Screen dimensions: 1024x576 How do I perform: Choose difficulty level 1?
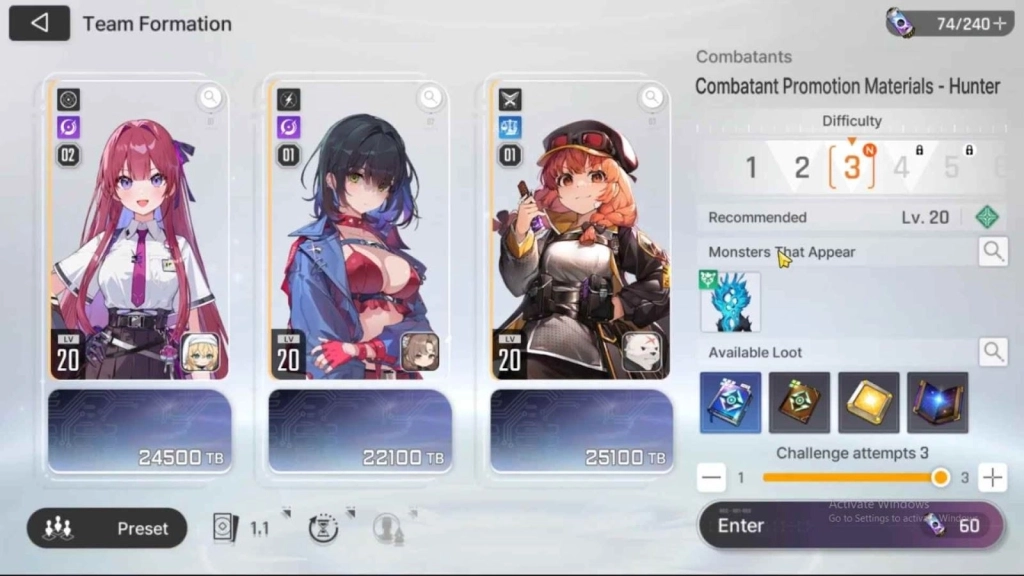click(x=751, y=167)
